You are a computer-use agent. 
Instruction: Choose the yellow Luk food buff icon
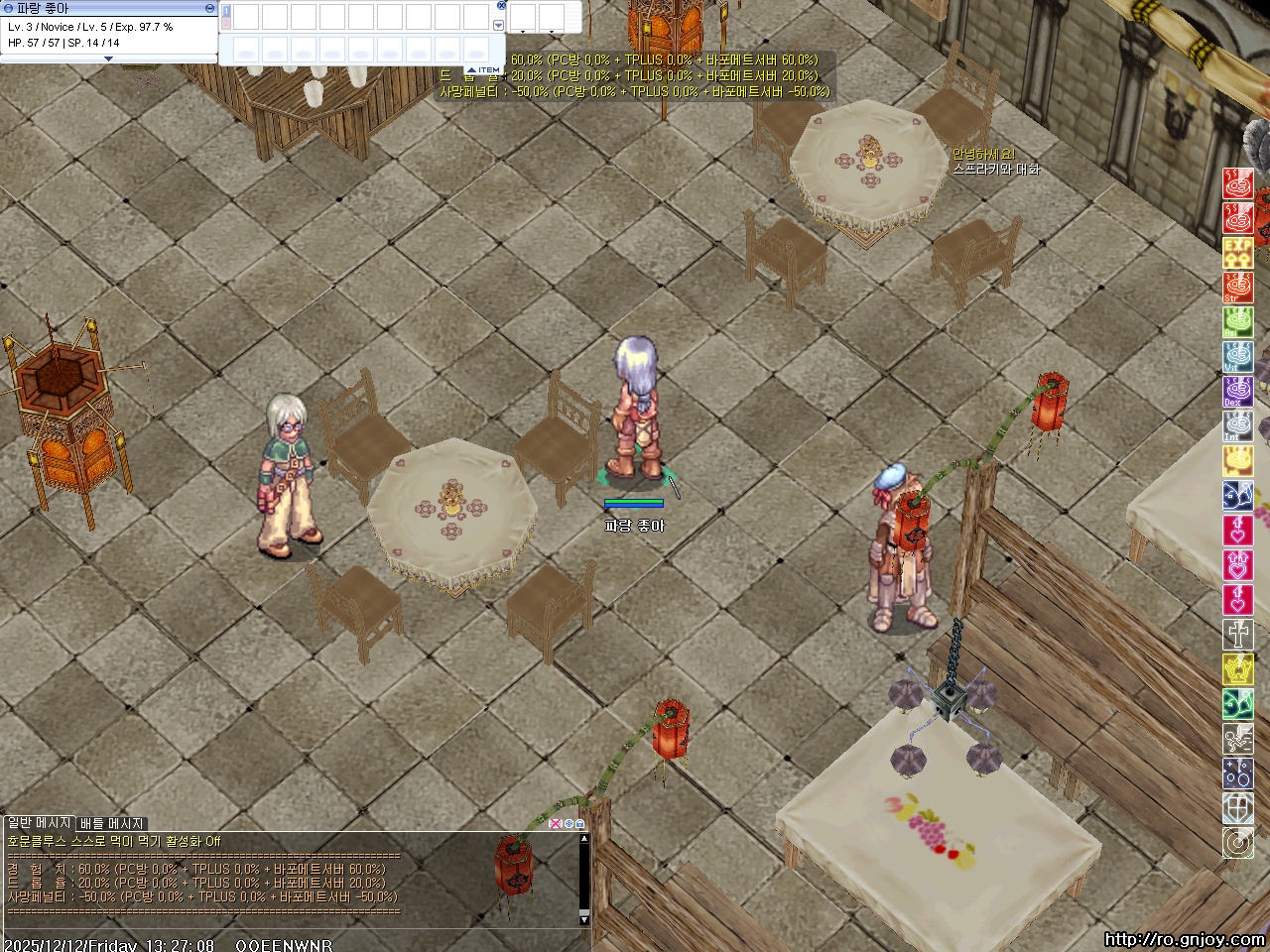coord(1237,460)
